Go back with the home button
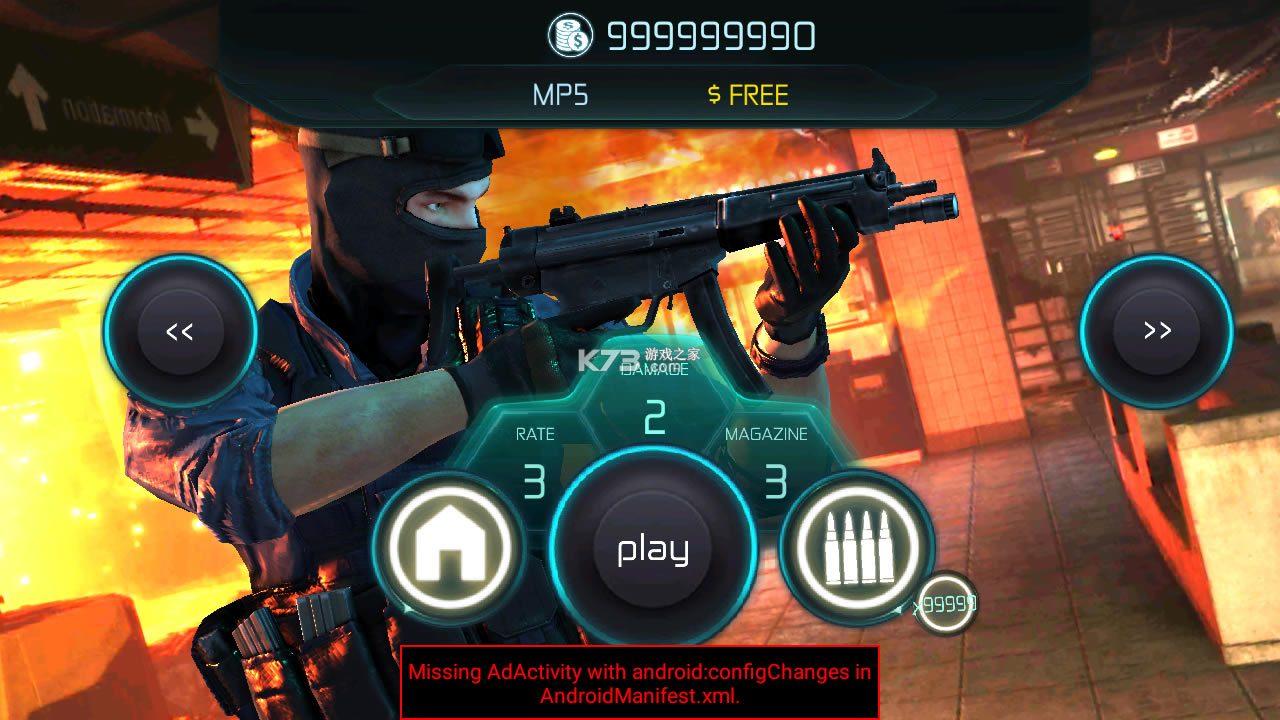The height and width of the screenshot is (720, 1280). click(449, 548)
